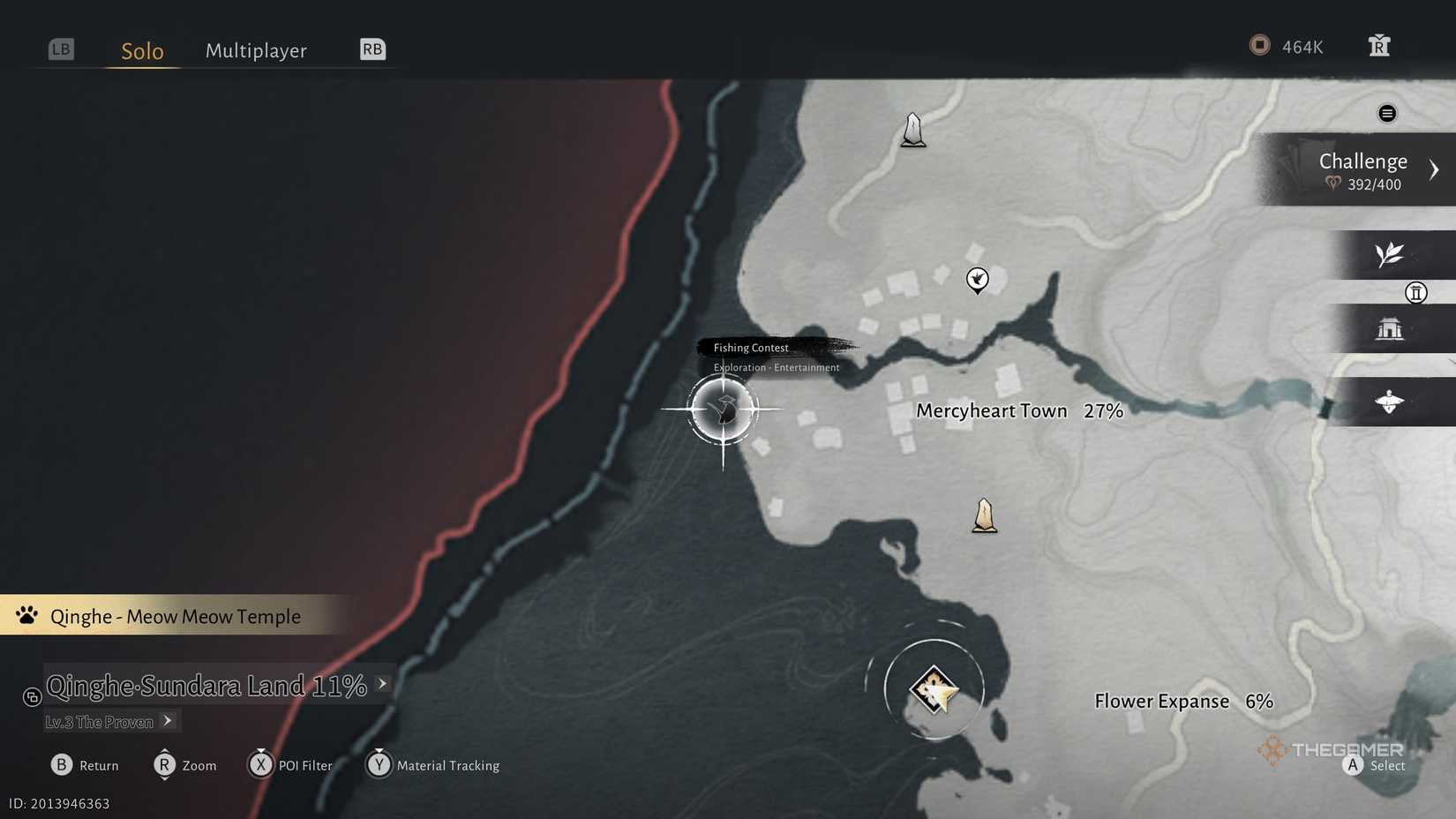Screen dimensions: 1456x819
Task: Click the circled shrine badge icon
Action: (1417, 293)
